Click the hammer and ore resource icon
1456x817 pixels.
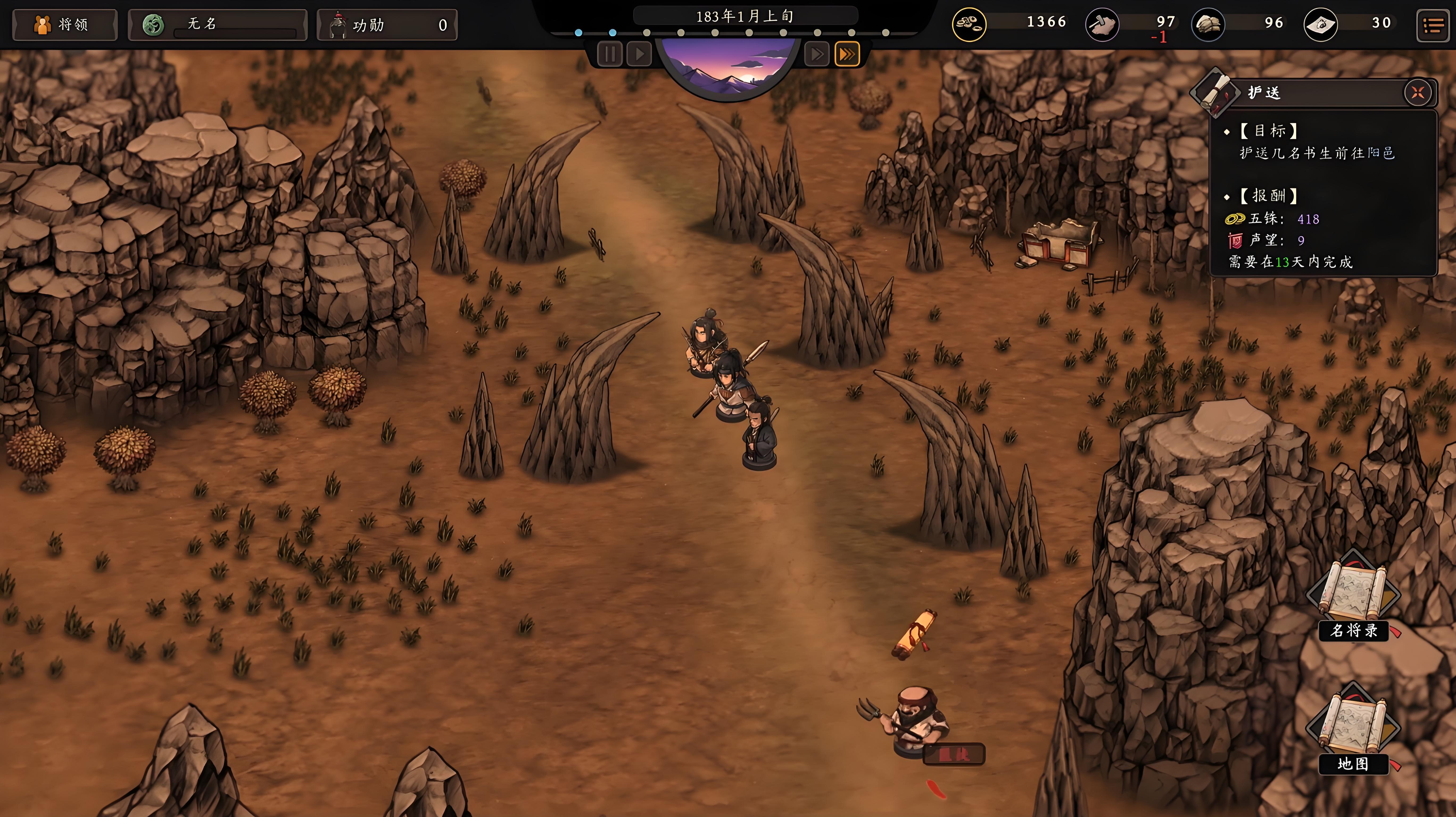tap(1102, 25)
